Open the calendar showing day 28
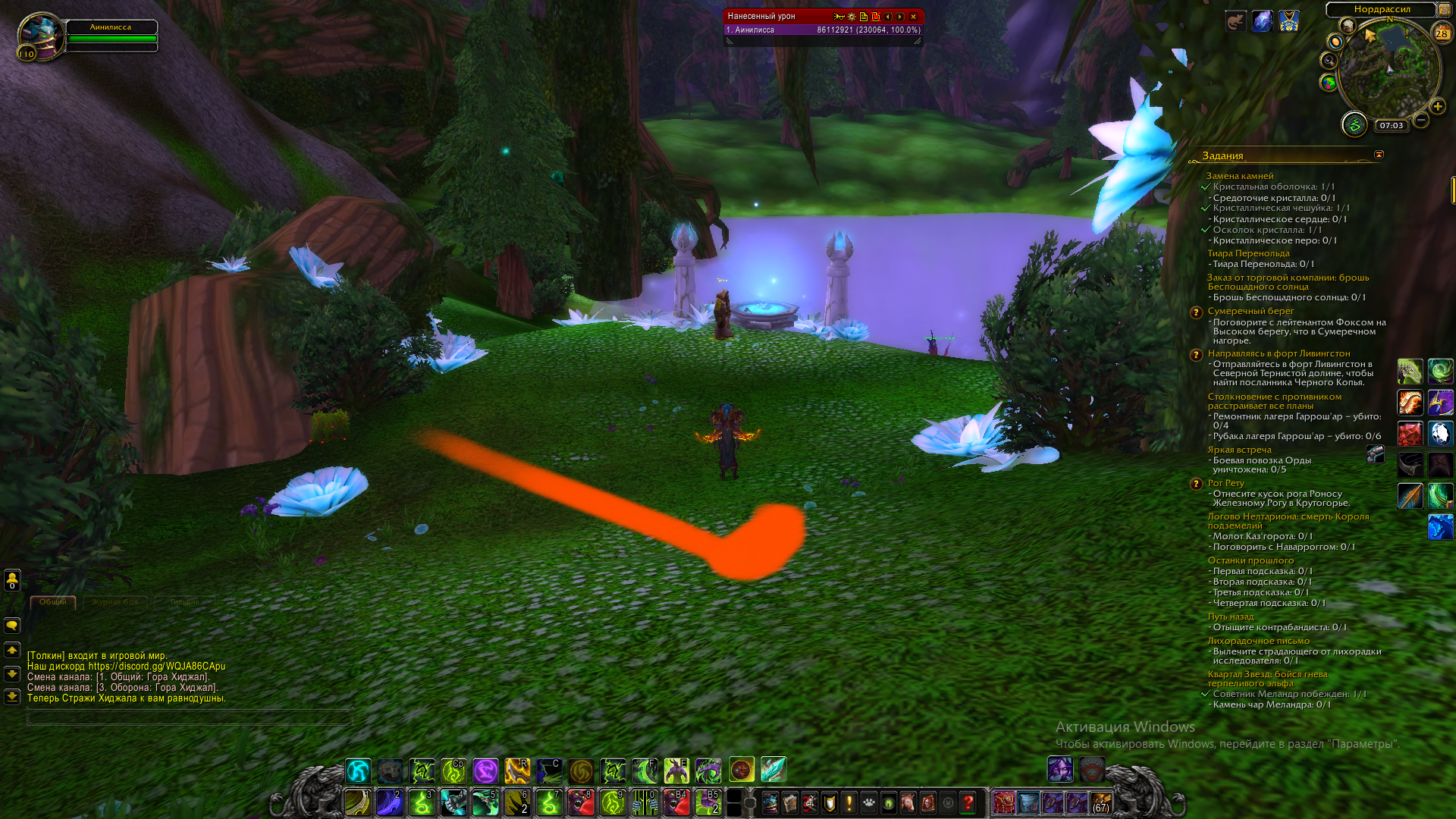Image resolution: width=1456 pixels, height=819 pixels. pyautogui.click(x=1441, y=33)
